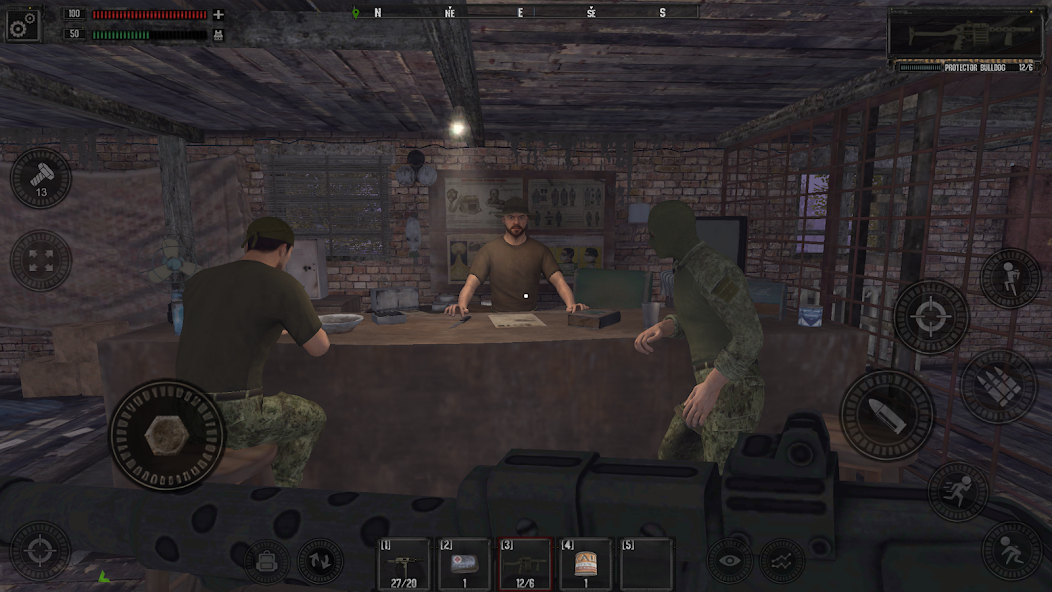This screenshot has width=1052, height=592.
Task: Throw a bolt using the bolt button
Action: tap(41, 179)
